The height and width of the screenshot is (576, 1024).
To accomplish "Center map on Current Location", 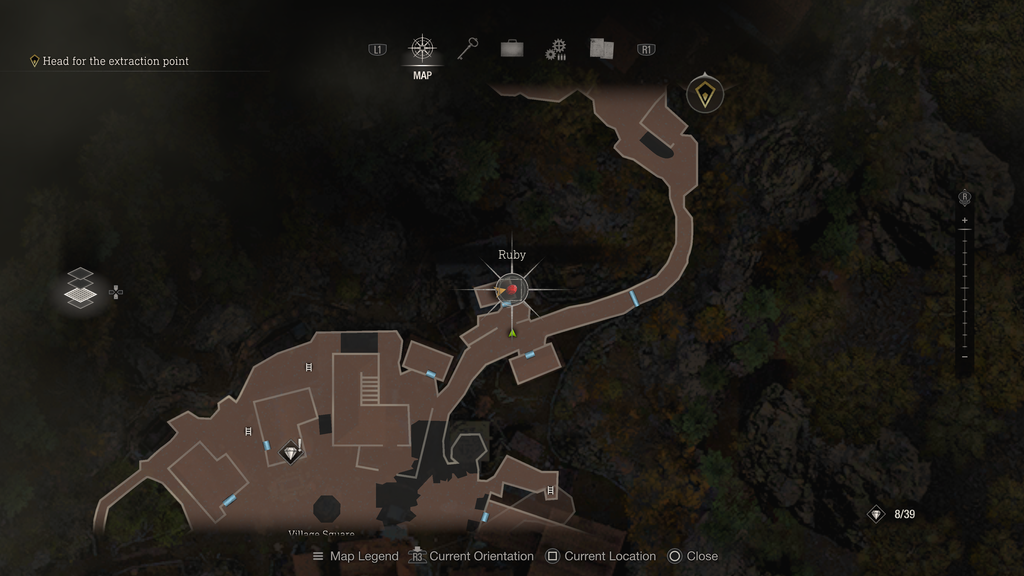I will (600, 556).
